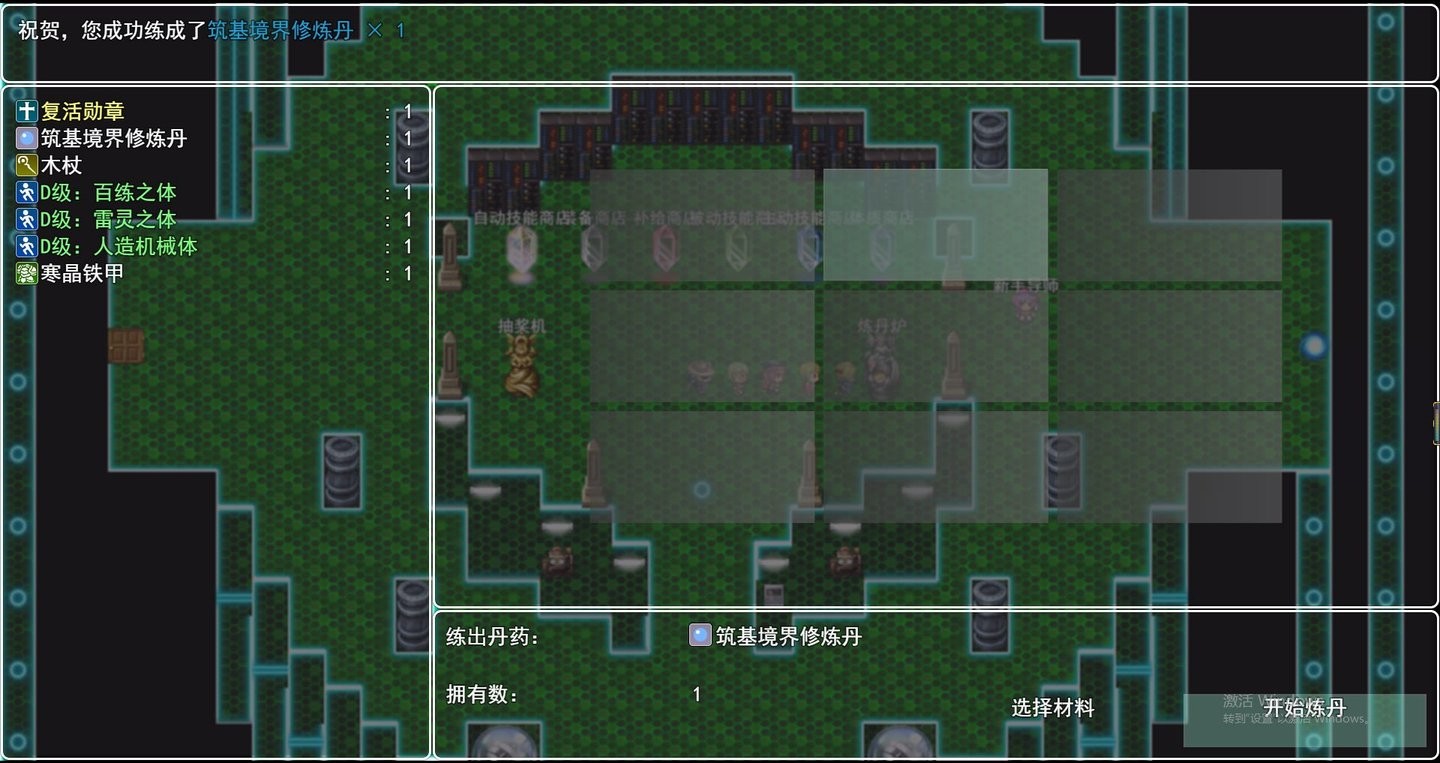Select the D级：百练之体 skill icon
This screenshot has width=1440, height=763.
(24, 192)
